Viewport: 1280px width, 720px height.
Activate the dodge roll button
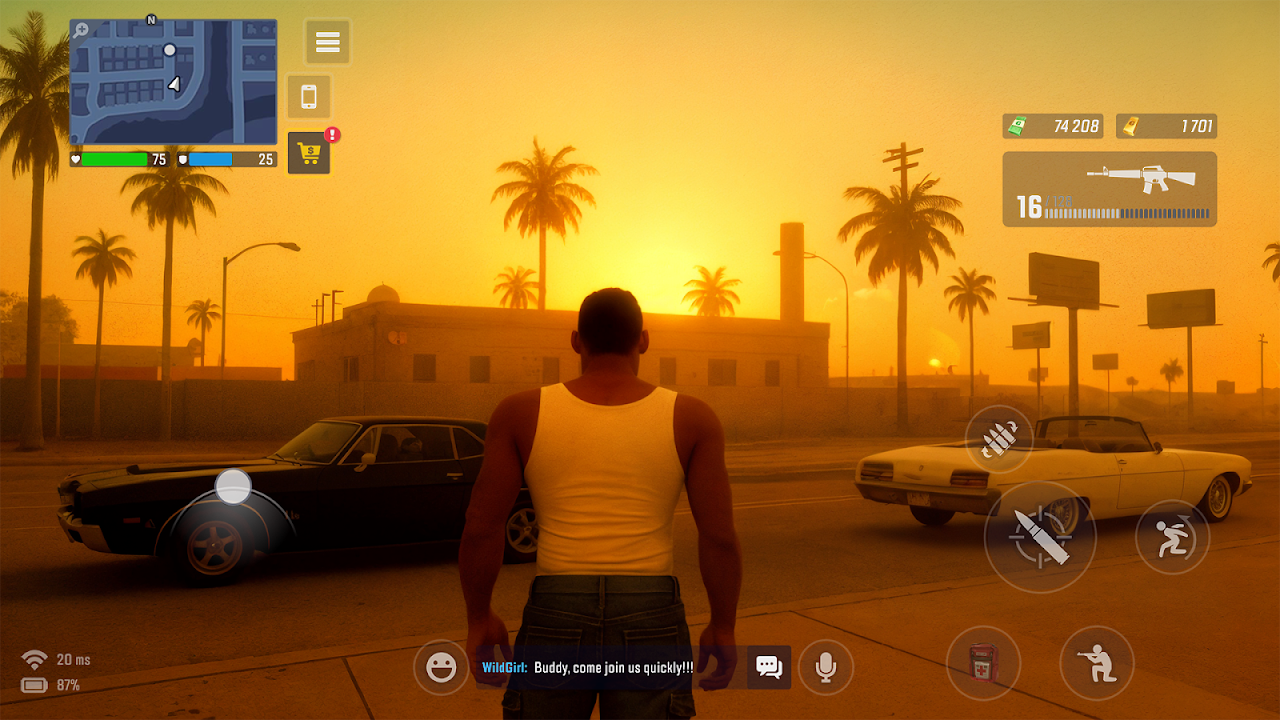[x=1172, y=537]
